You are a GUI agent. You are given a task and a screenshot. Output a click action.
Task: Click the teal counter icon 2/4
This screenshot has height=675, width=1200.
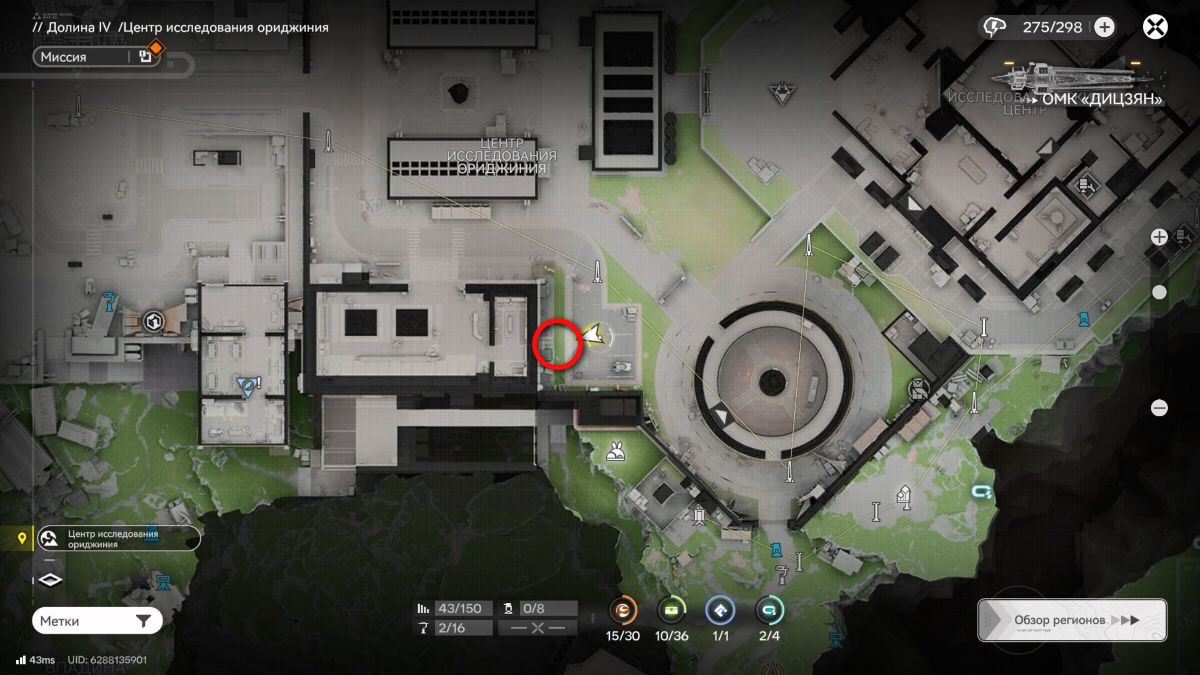tap(769, 610)
